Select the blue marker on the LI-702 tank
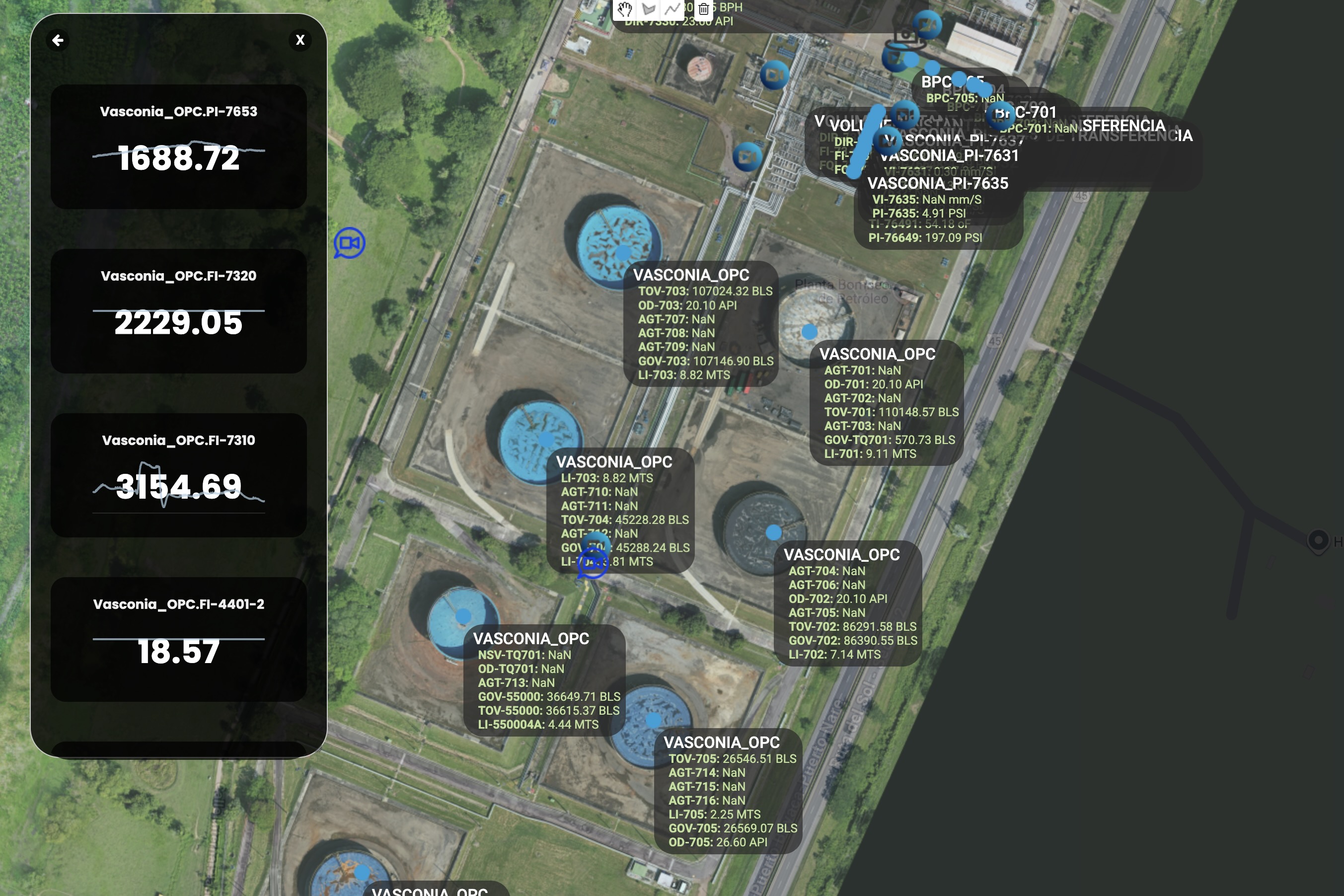 pyautogui.click(x=773, y=532)
